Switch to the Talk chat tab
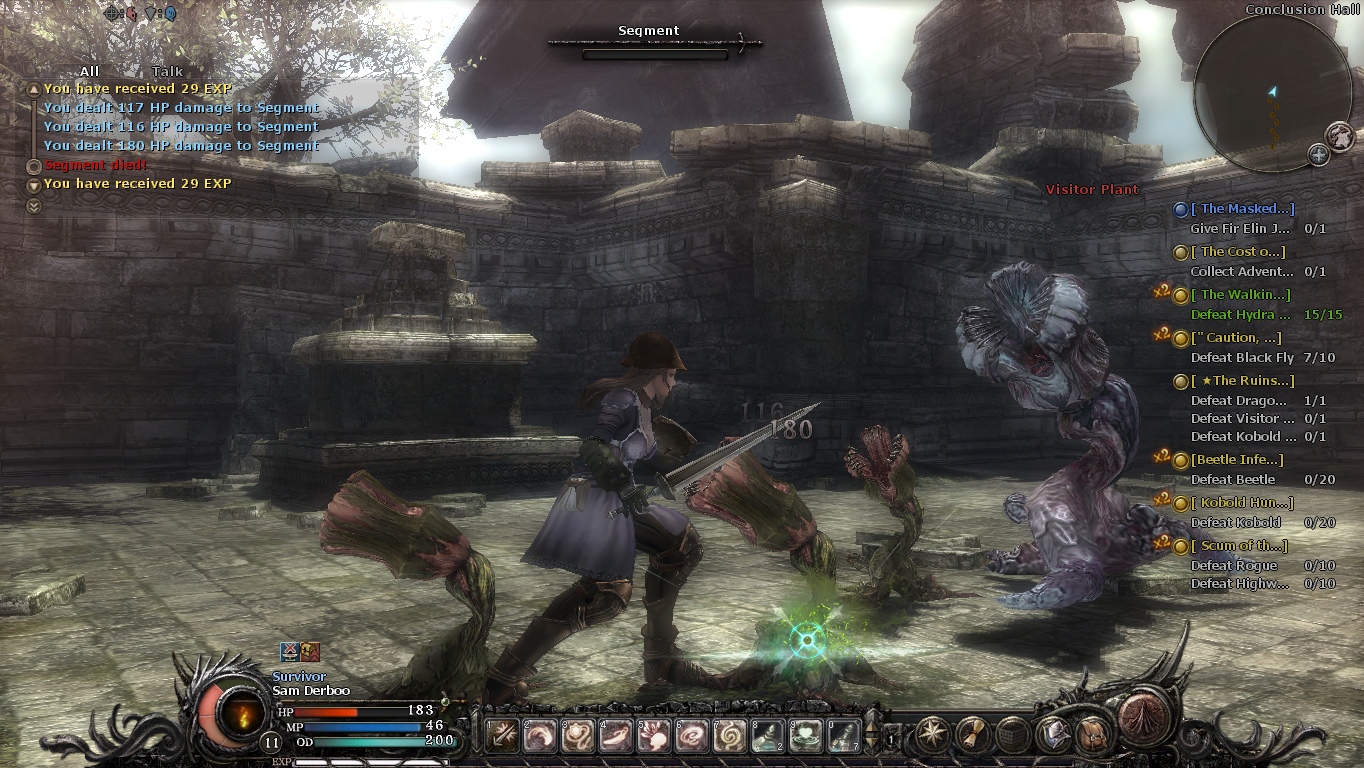The width and height of the screenshot is (1364, 768). coord(167,71)
